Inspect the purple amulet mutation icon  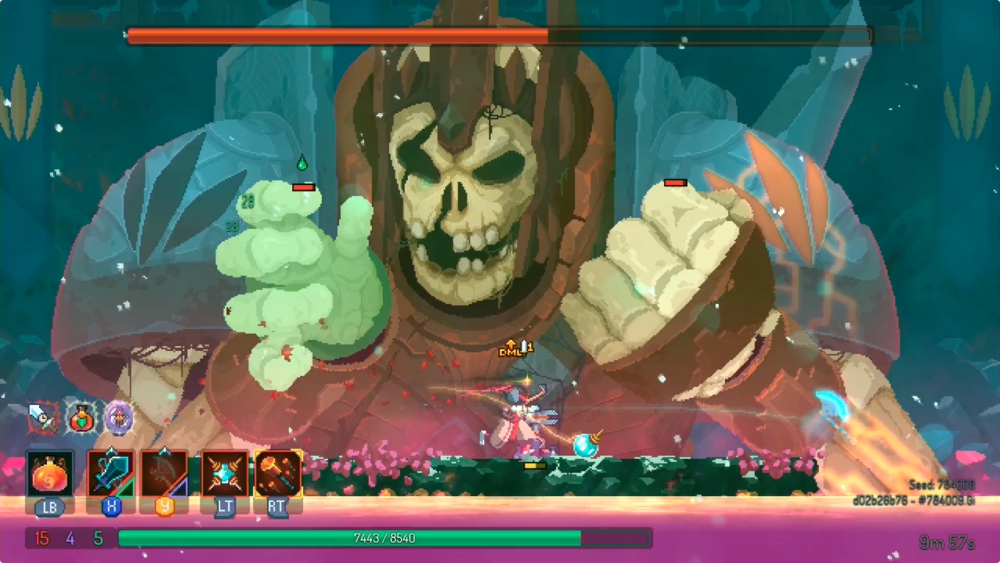(119, 417)
